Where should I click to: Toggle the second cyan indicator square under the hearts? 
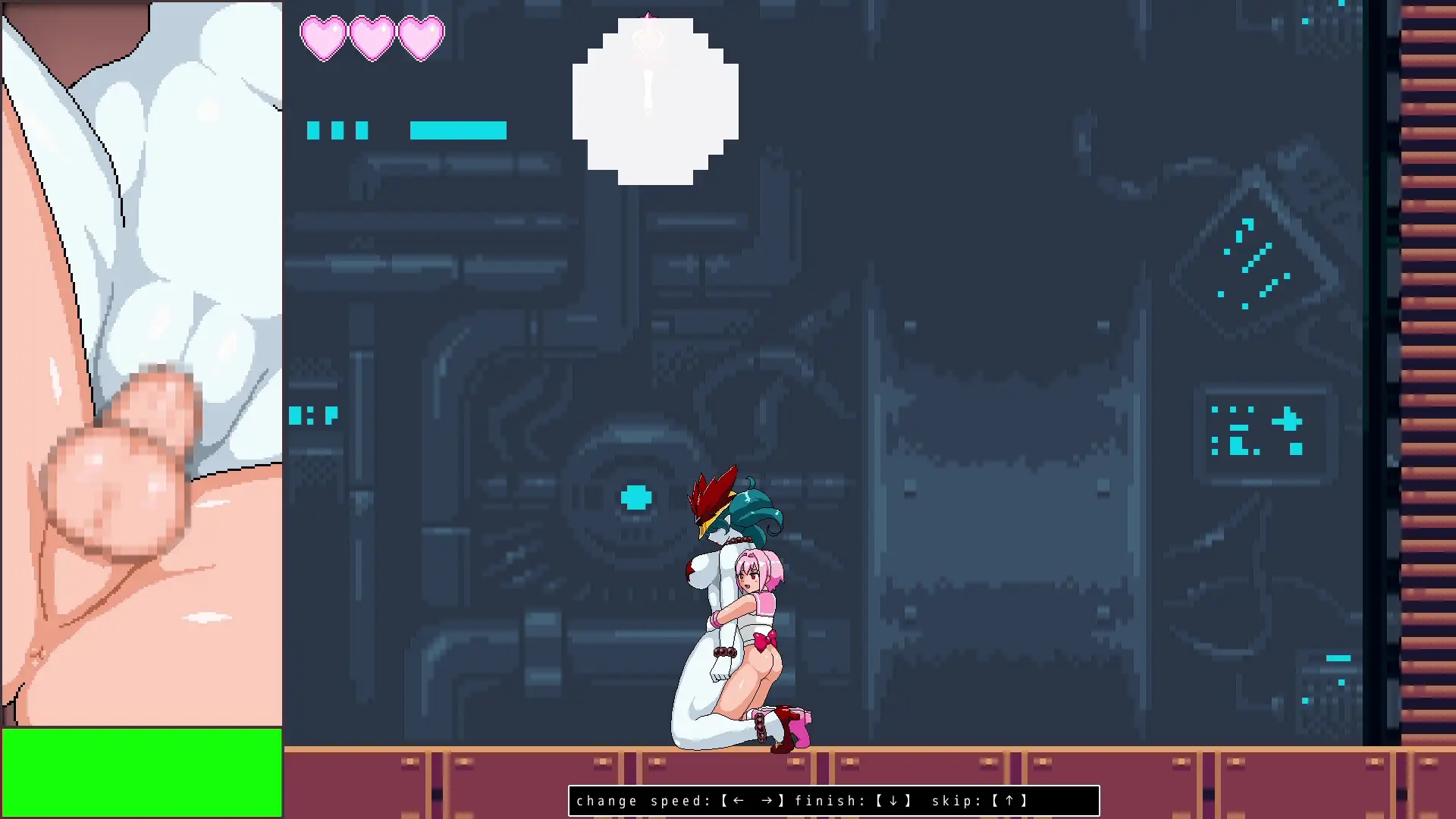tap(339, 130)
